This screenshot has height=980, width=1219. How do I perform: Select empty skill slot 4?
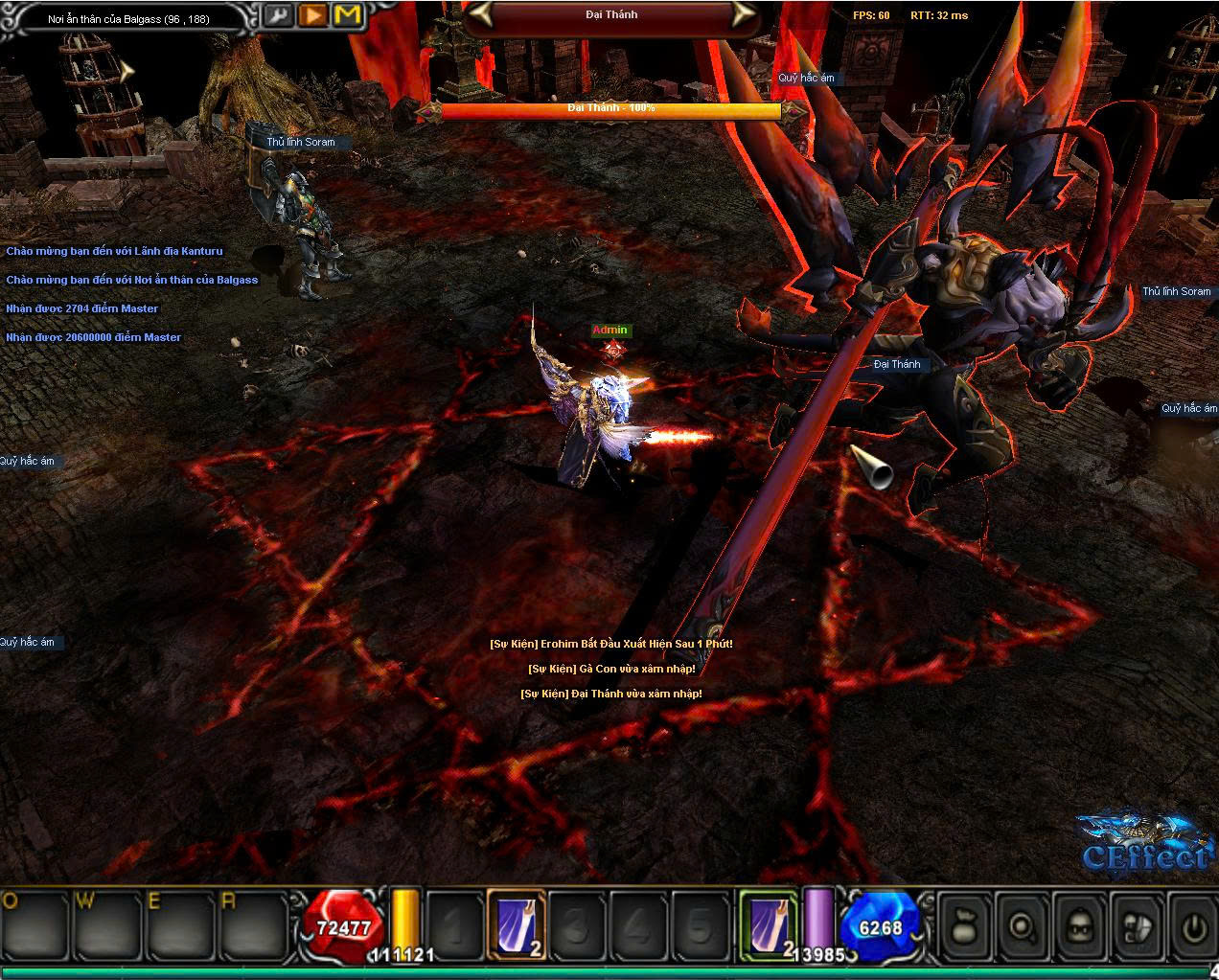[638, 925]
